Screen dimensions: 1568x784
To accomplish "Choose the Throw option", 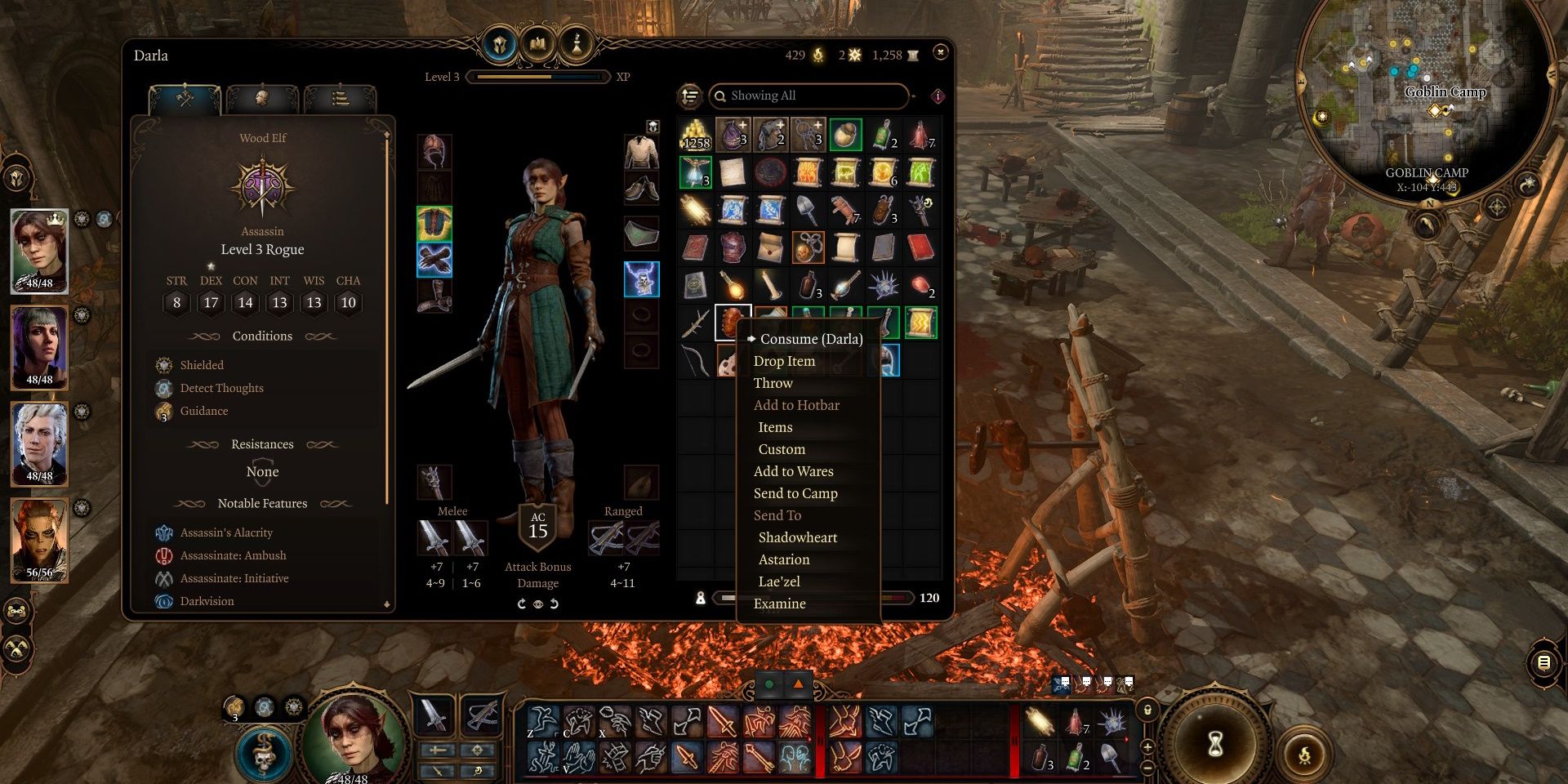I will [773, 383].
